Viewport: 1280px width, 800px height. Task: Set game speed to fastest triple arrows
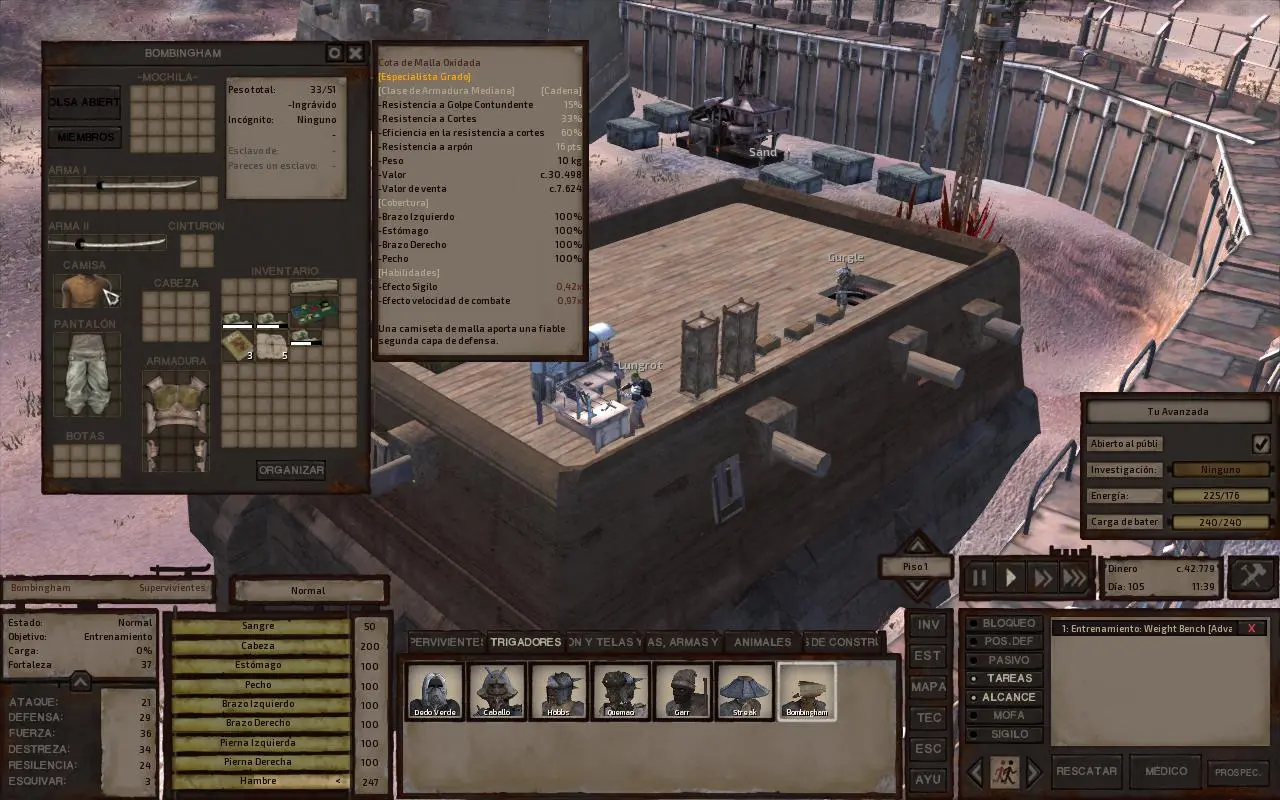(1075, 578)
